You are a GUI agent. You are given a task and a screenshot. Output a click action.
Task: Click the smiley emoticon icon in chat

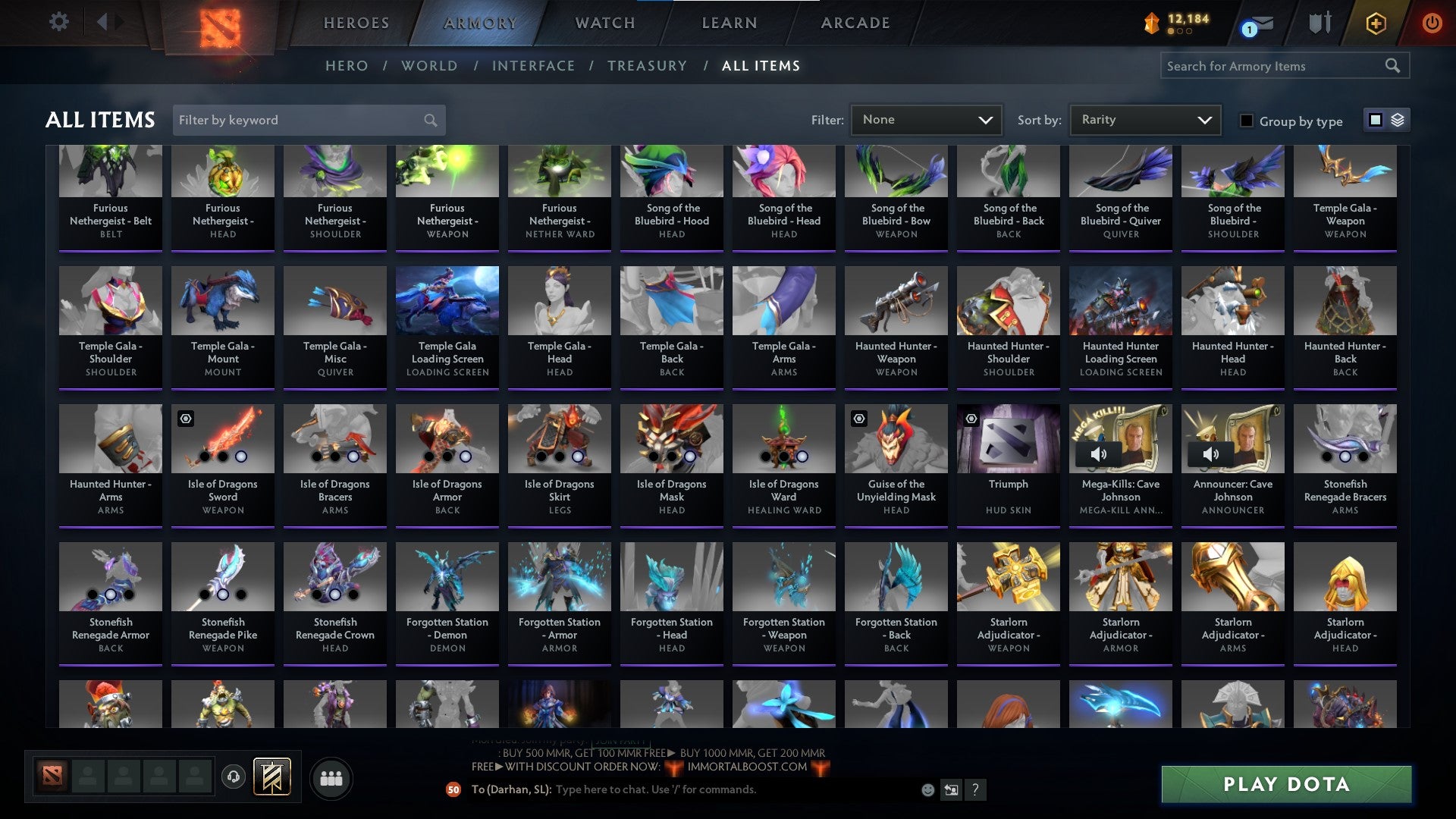click(x=928, y=789)
